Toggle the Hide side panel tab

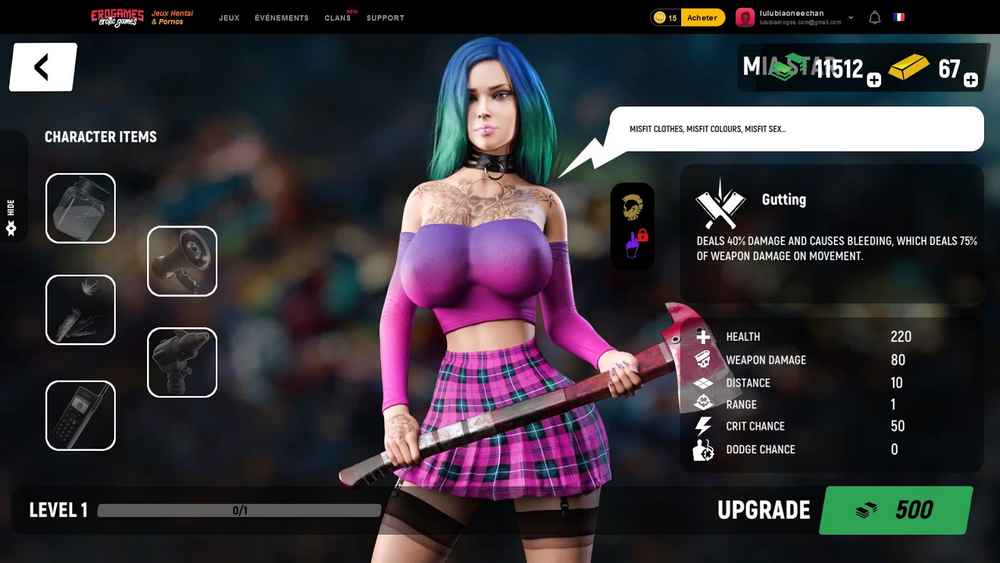[x=12, y=215]
